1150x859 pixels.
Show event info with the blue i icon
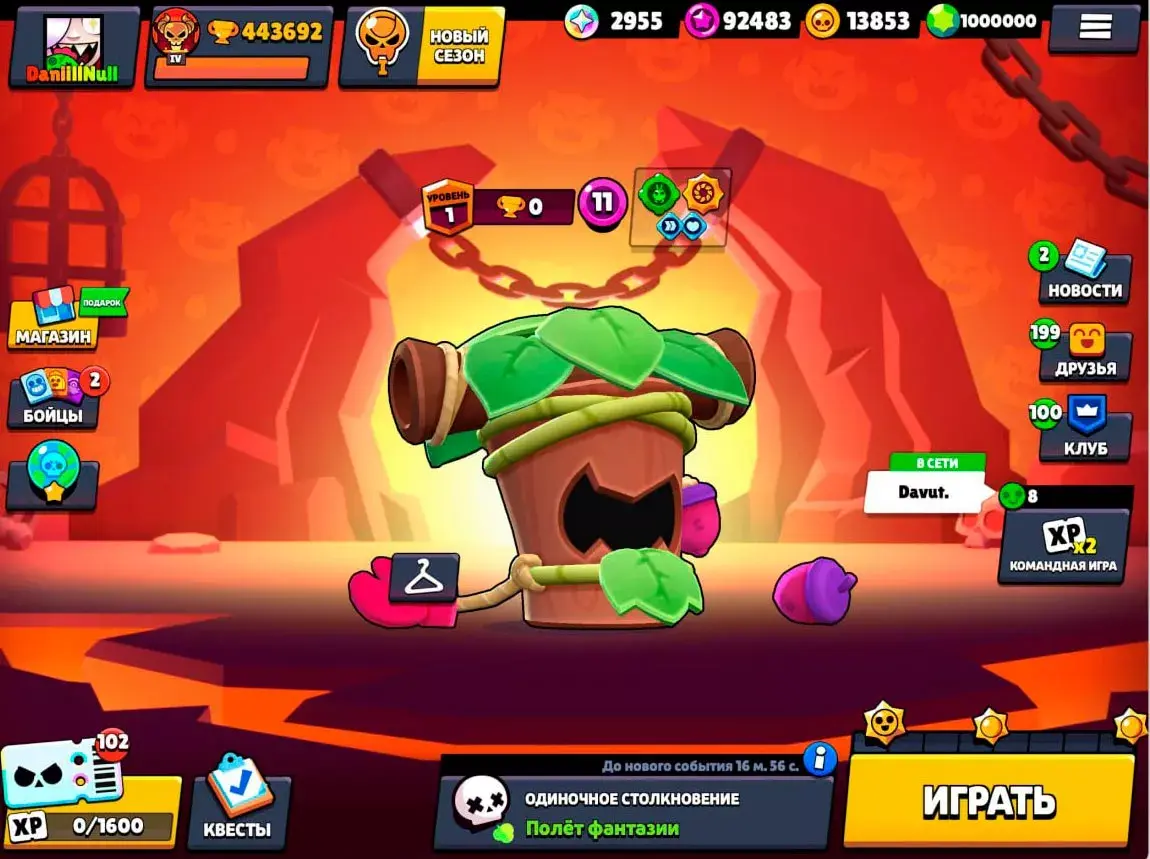click(x=820, y=759)
